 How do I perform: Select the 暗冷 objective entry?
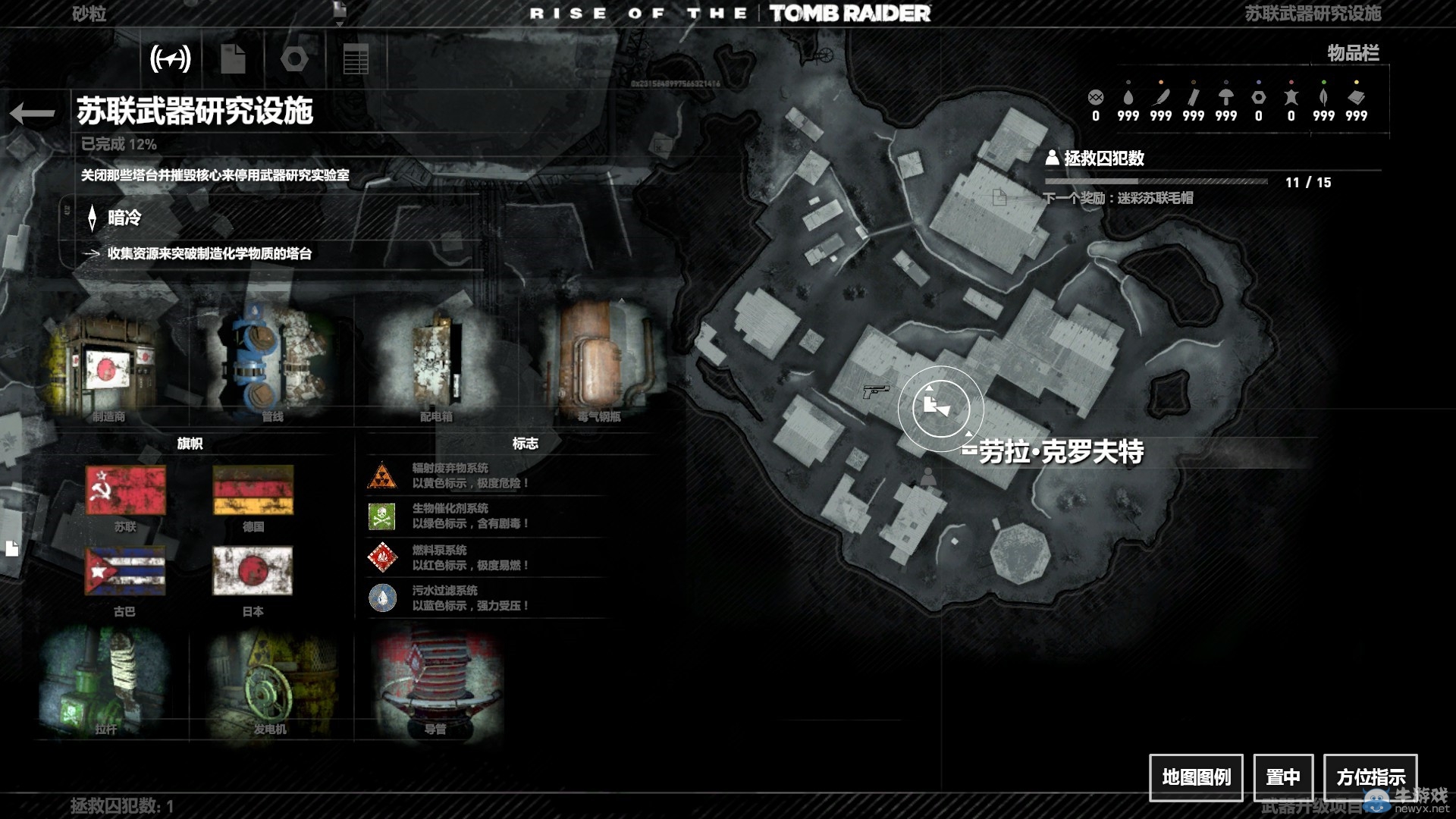124,218
